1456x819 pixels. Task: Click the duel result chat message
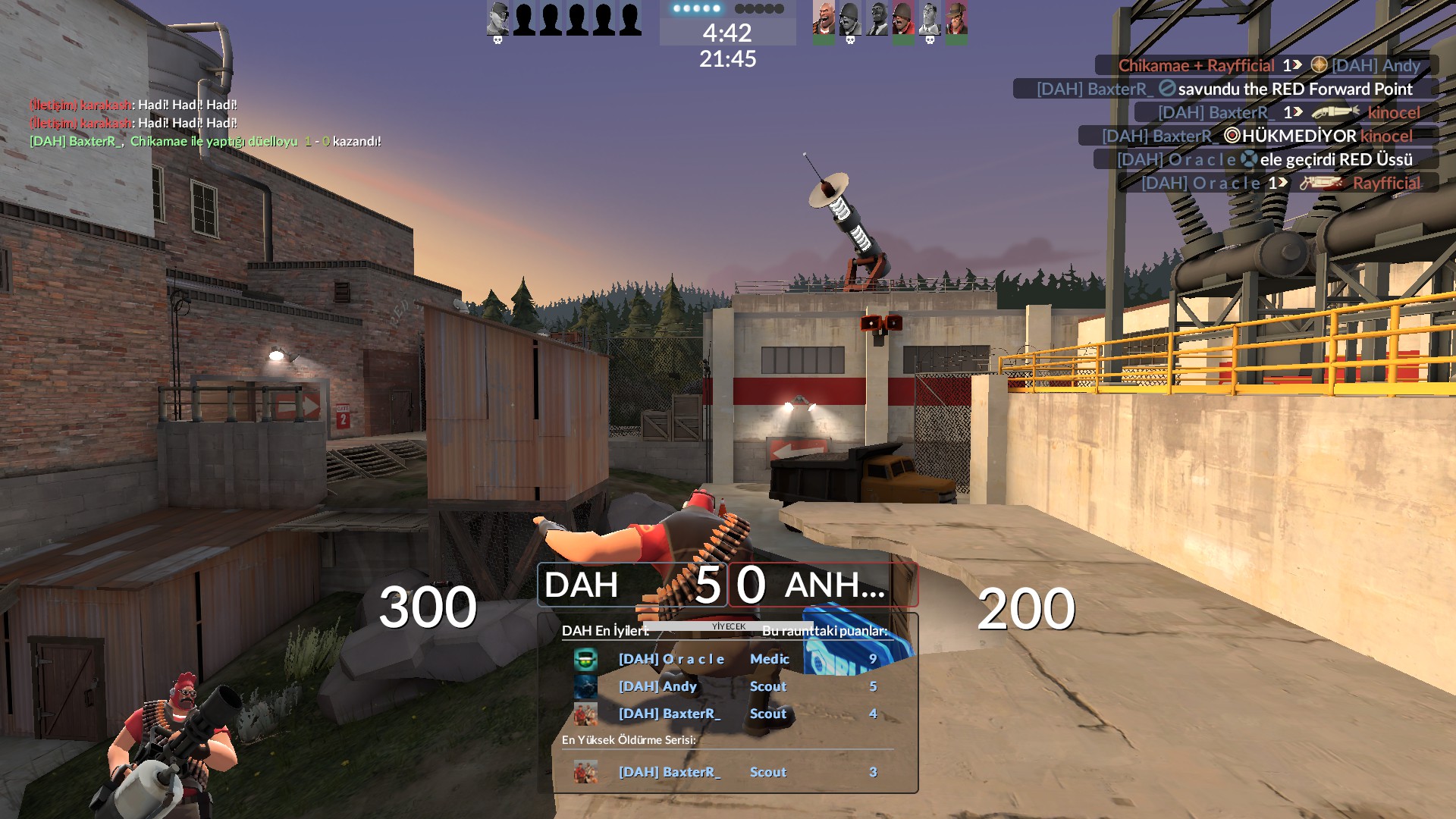(205, 141)
